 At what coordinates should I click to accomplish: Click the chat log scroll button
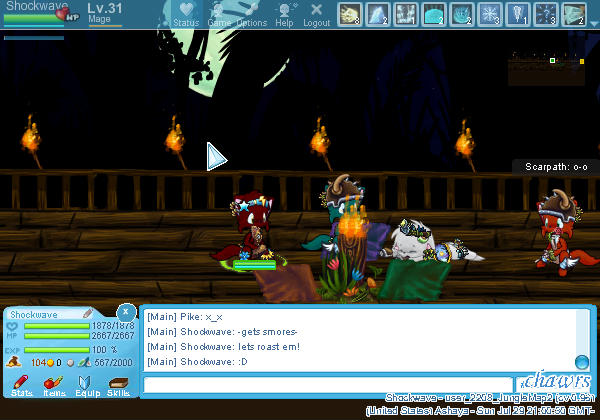pyautogui.click(x=581, y=362)
